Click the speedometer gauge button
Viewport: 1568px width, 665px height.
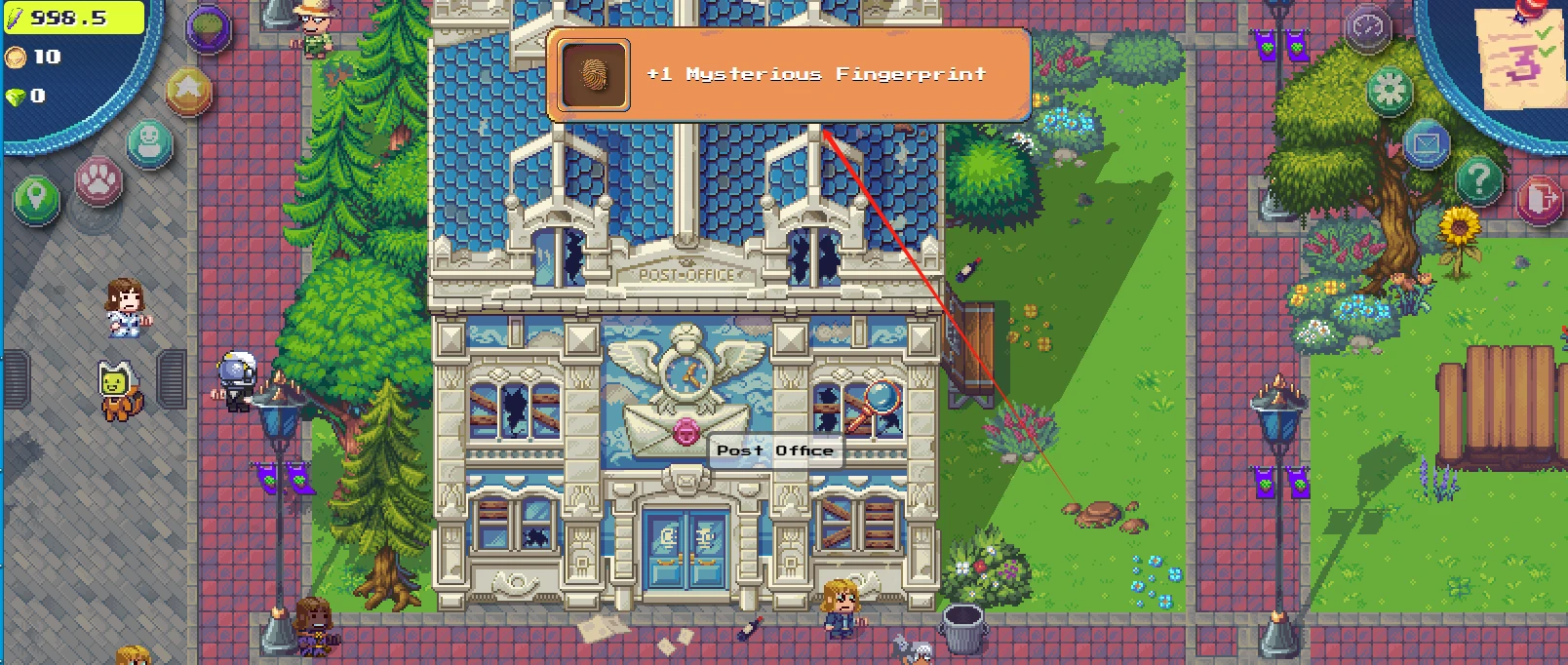point(1367,28)
